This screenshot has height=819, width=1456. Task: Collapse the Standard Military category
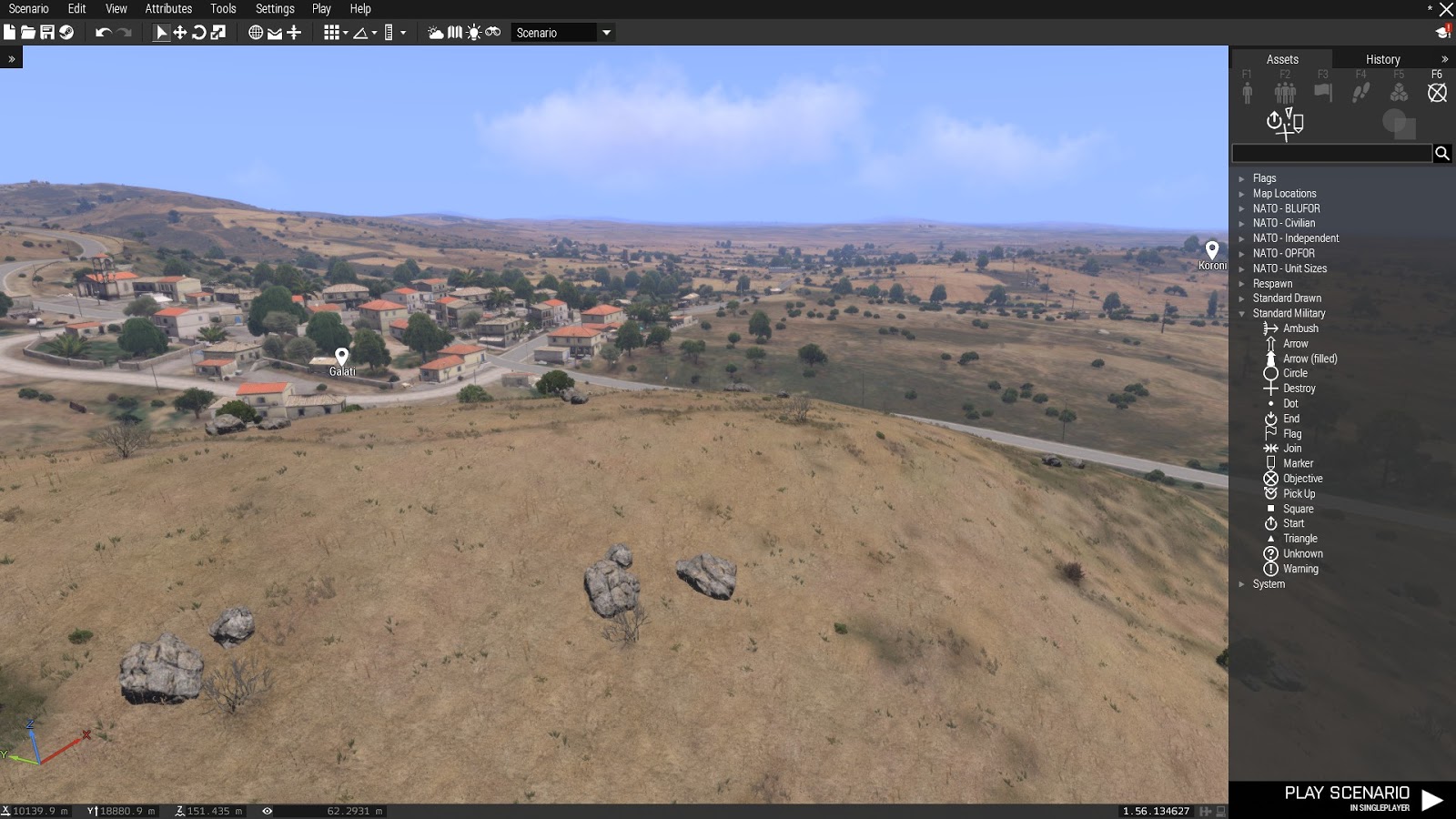pos(1243,313)
